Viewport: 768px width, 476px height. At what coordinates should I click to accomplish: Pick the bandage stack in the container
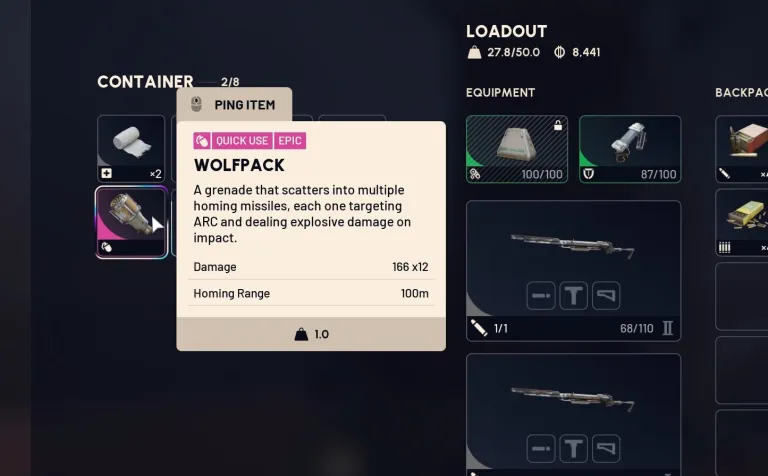(x=131, y=148)
